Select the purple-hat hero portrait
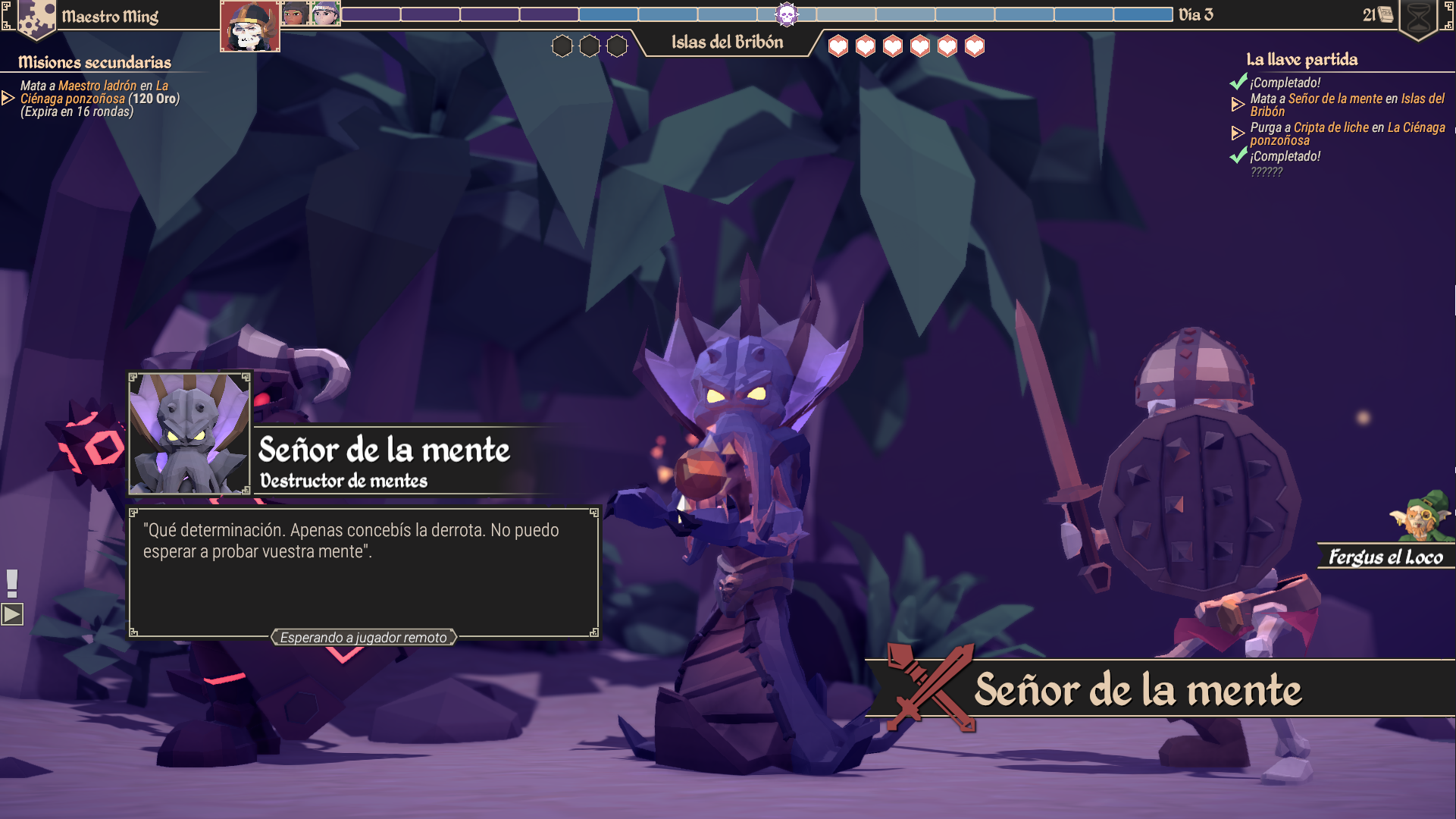This screenshot has height=819, width=1456. coord(325,14)
